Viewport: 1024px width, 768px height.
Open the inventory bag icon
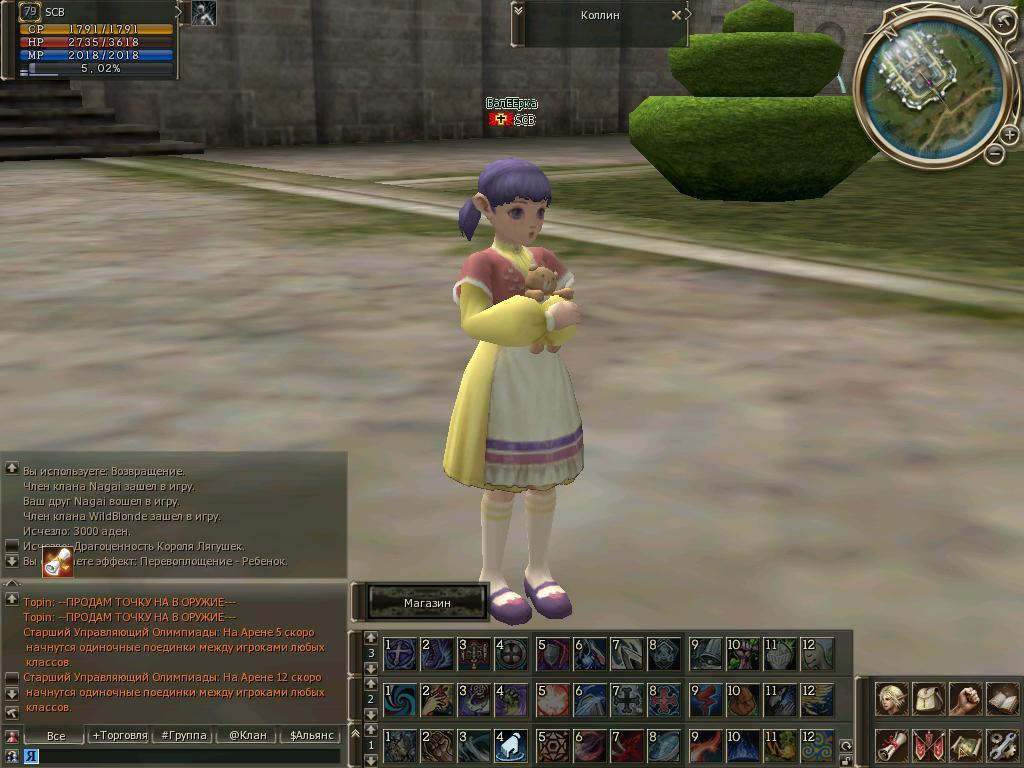pos(929,698)
